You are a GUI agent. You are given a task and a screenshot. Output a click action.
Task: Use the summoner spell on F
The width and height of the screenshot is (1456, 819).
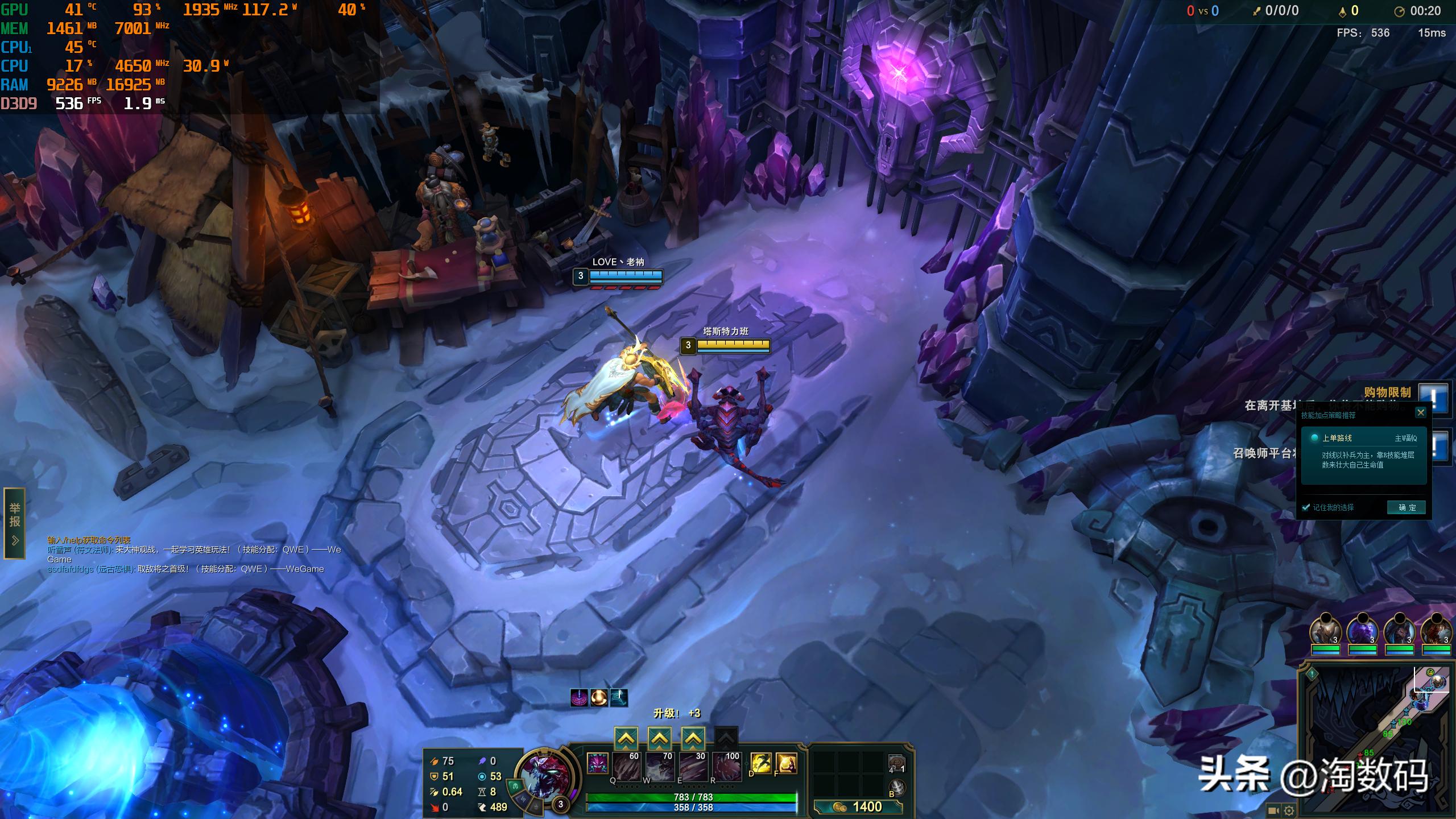(x=786, y=763)
